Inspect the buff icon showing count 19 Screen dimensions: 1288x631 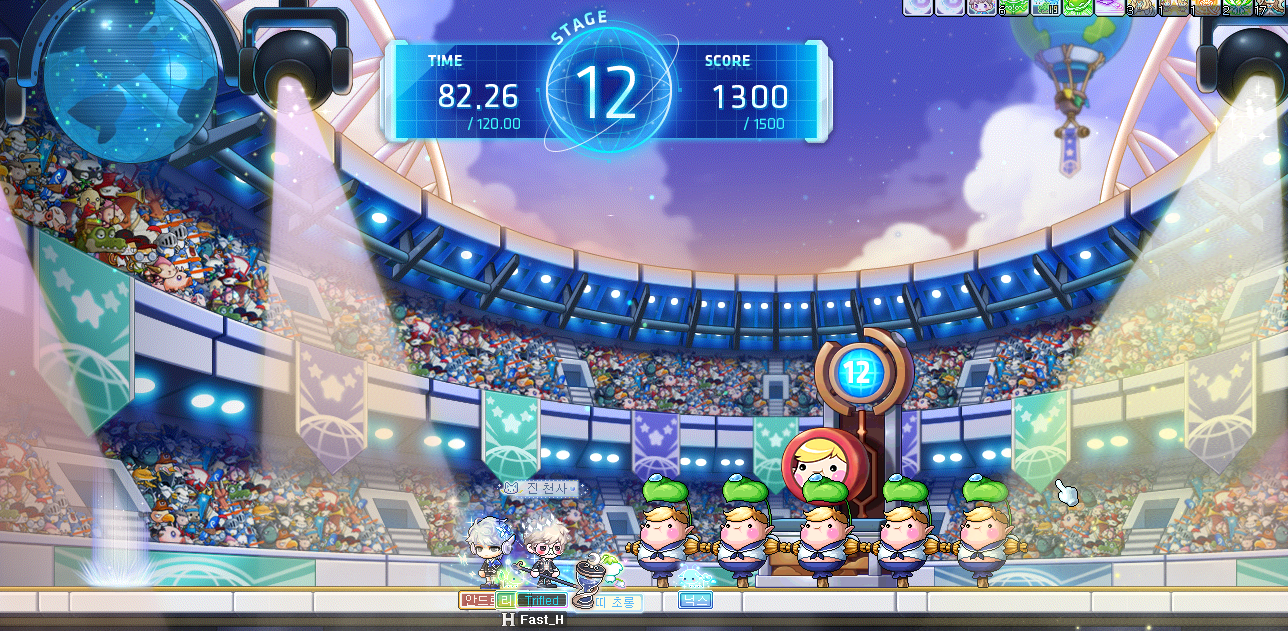pos(1045,7)
